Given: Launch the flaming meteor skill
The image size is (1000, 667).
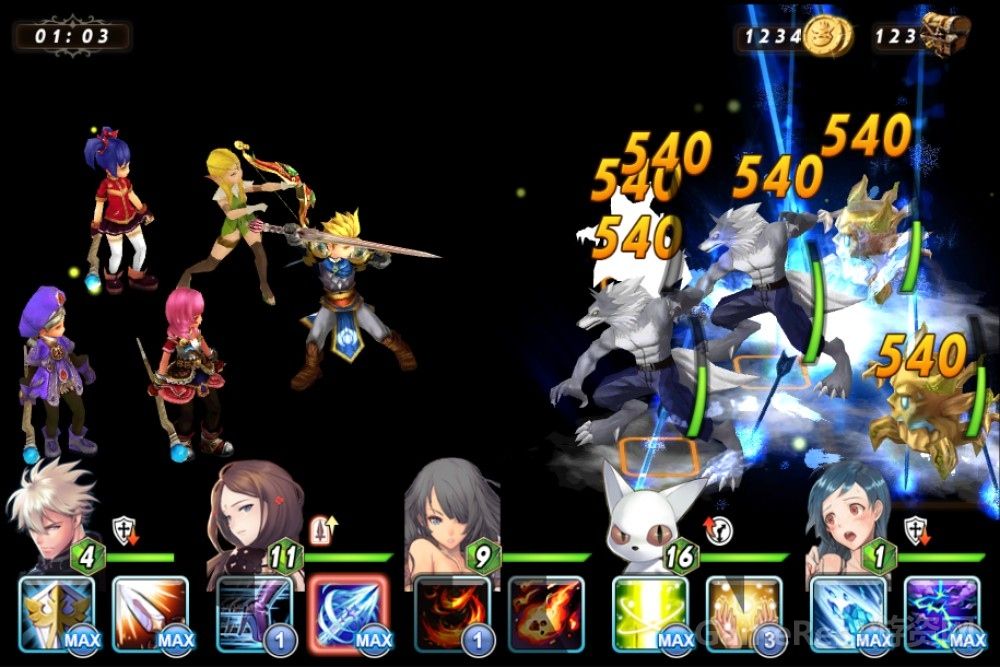Looking at the screenshot, I should [x=546, y=613].
